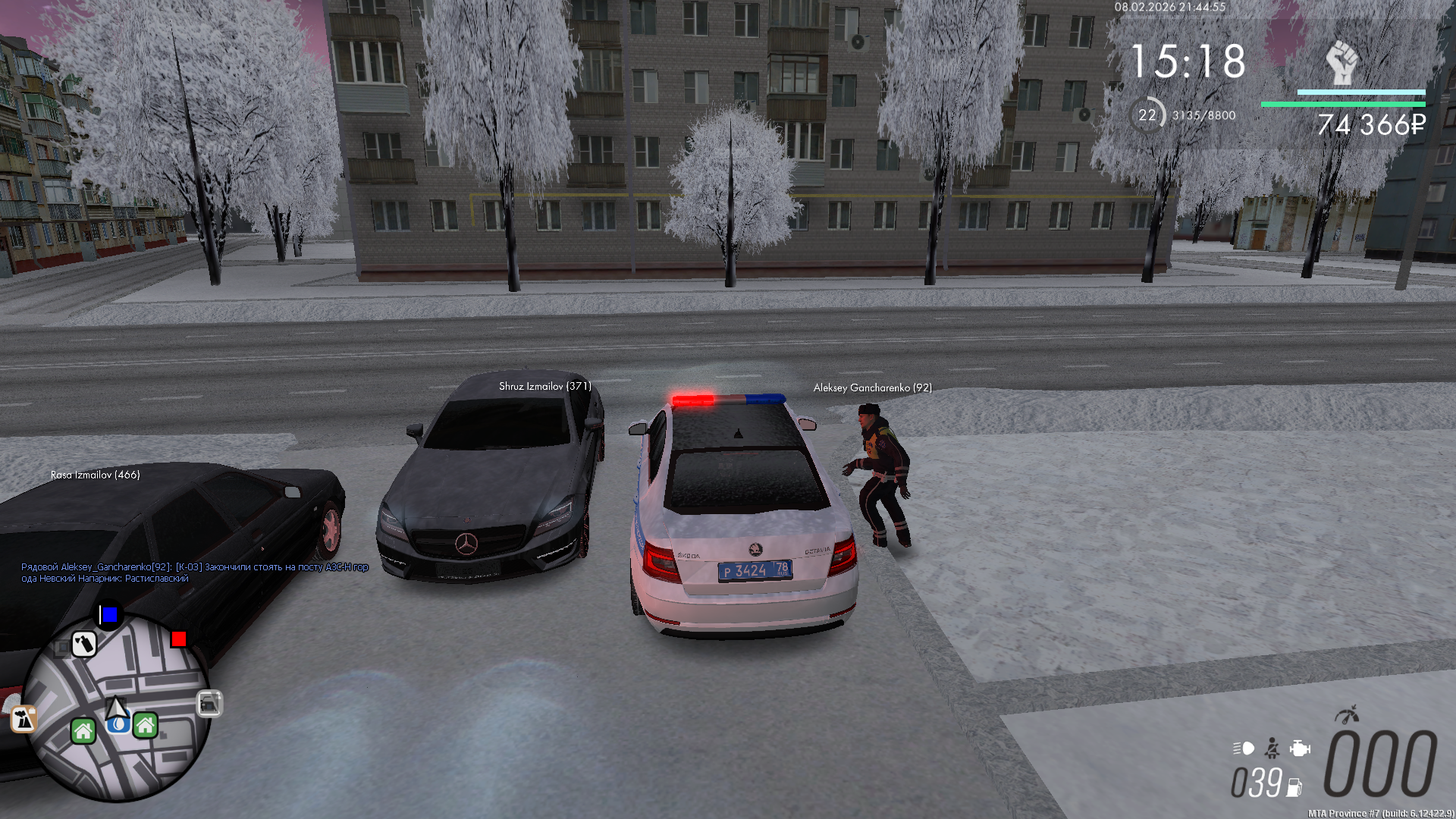Click the player arrow on the minimap
The height and width of the screenshot is (819, 1456).
coord(116,708)
